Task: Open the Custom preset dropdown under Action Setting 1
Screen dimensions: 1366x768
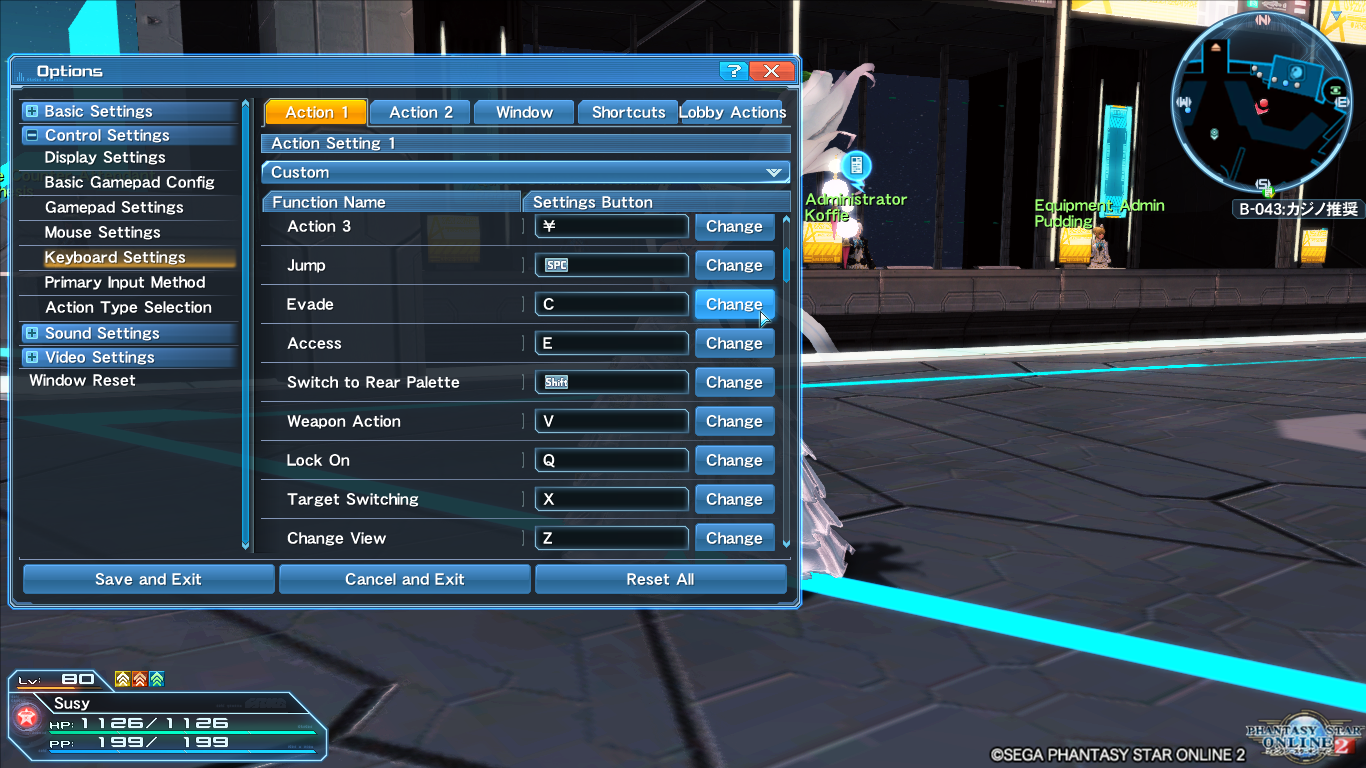Action: click(x=526, y=172)
